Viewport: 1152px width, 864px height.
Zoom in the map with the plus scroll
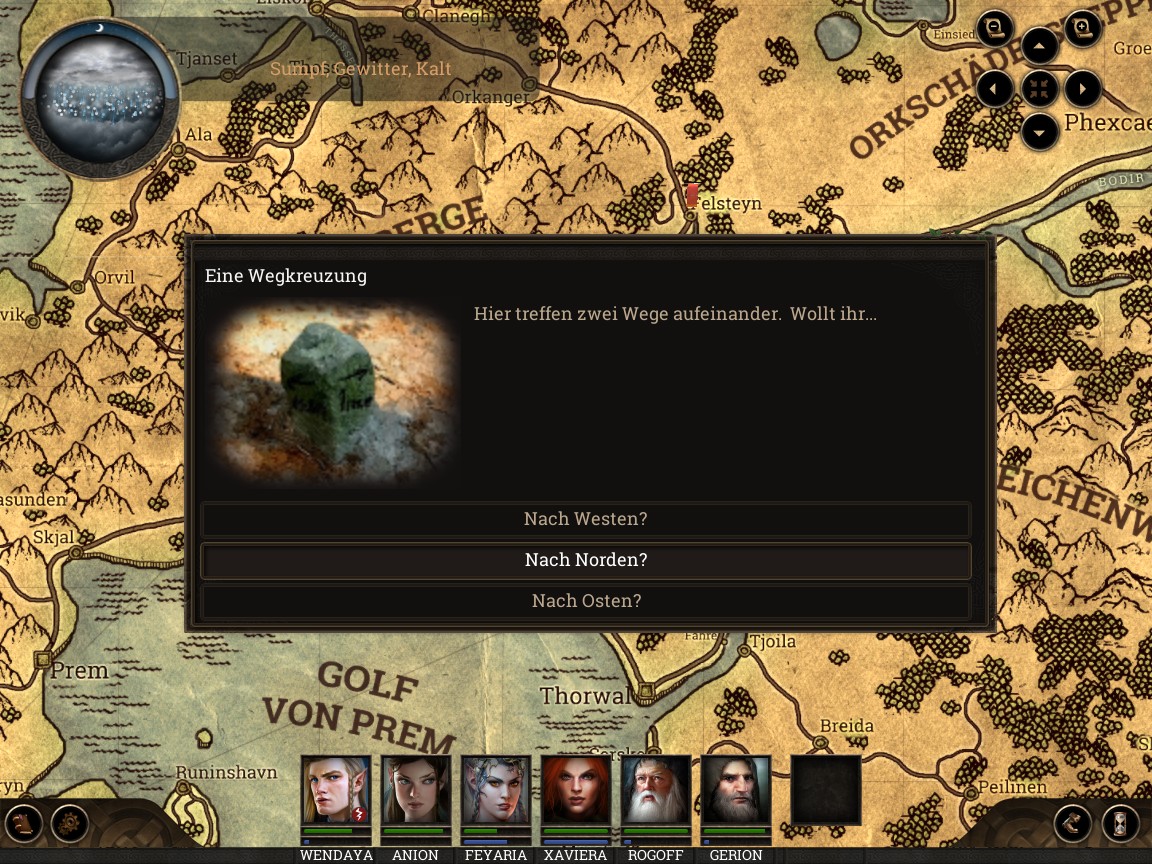pyautogui.click(x=1082, y=28)
